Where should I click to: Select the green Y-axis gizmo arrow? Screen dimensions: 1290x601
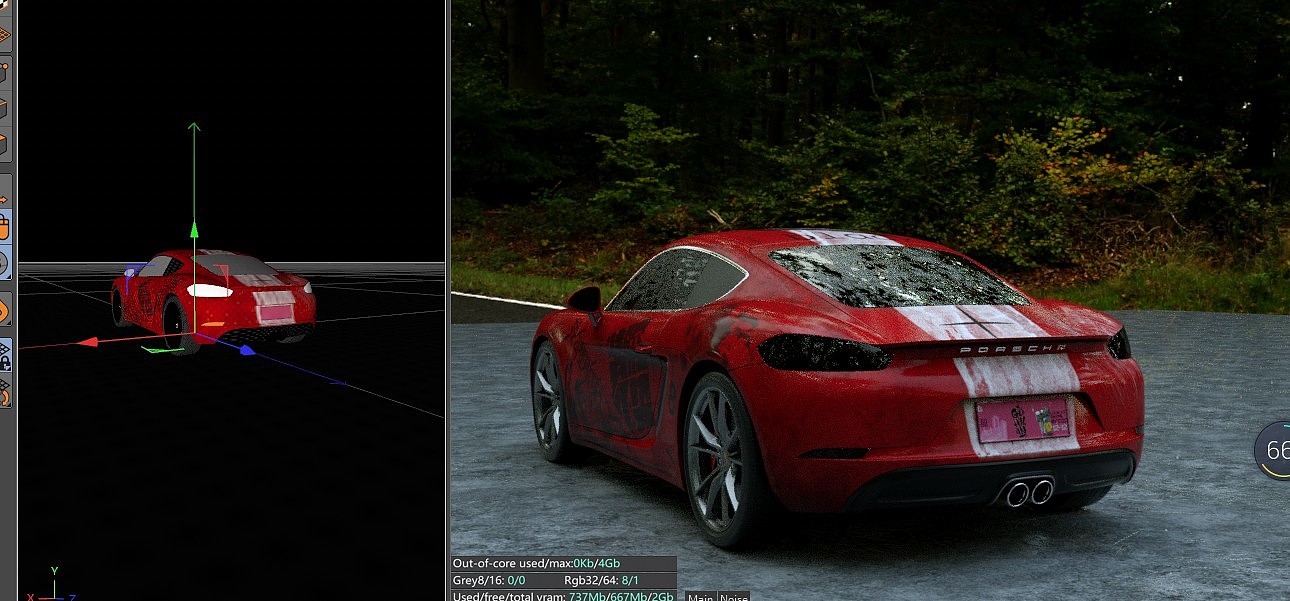click(x=194, y=130)
